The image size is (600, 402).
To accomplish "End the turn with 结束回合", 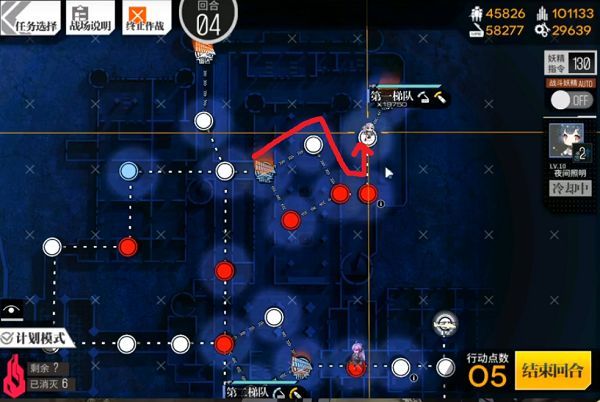I will coord(551,373).
